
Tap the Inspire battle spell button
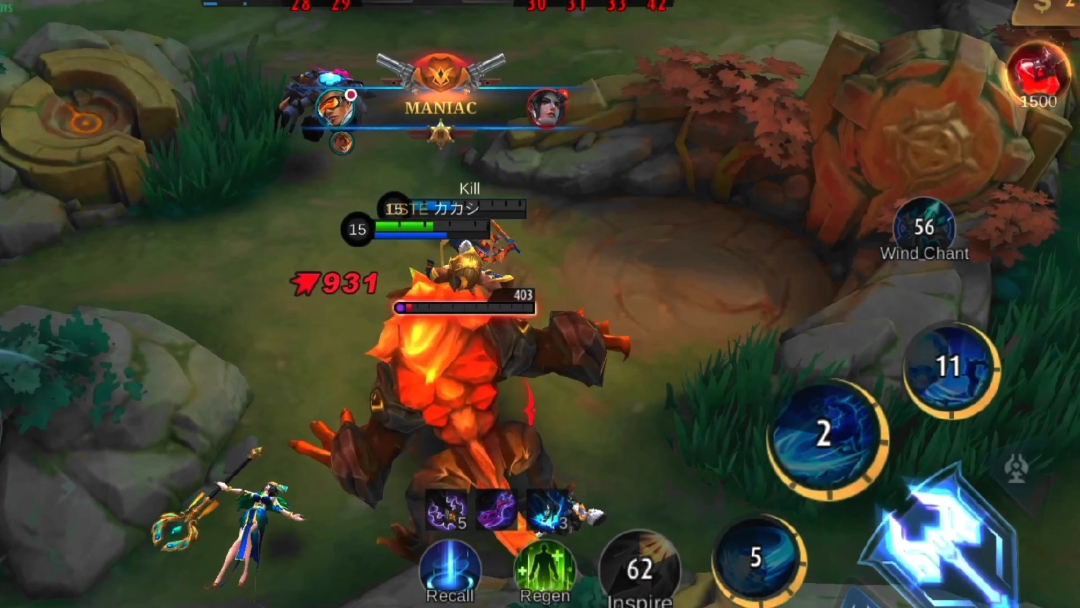coord(640,570)
